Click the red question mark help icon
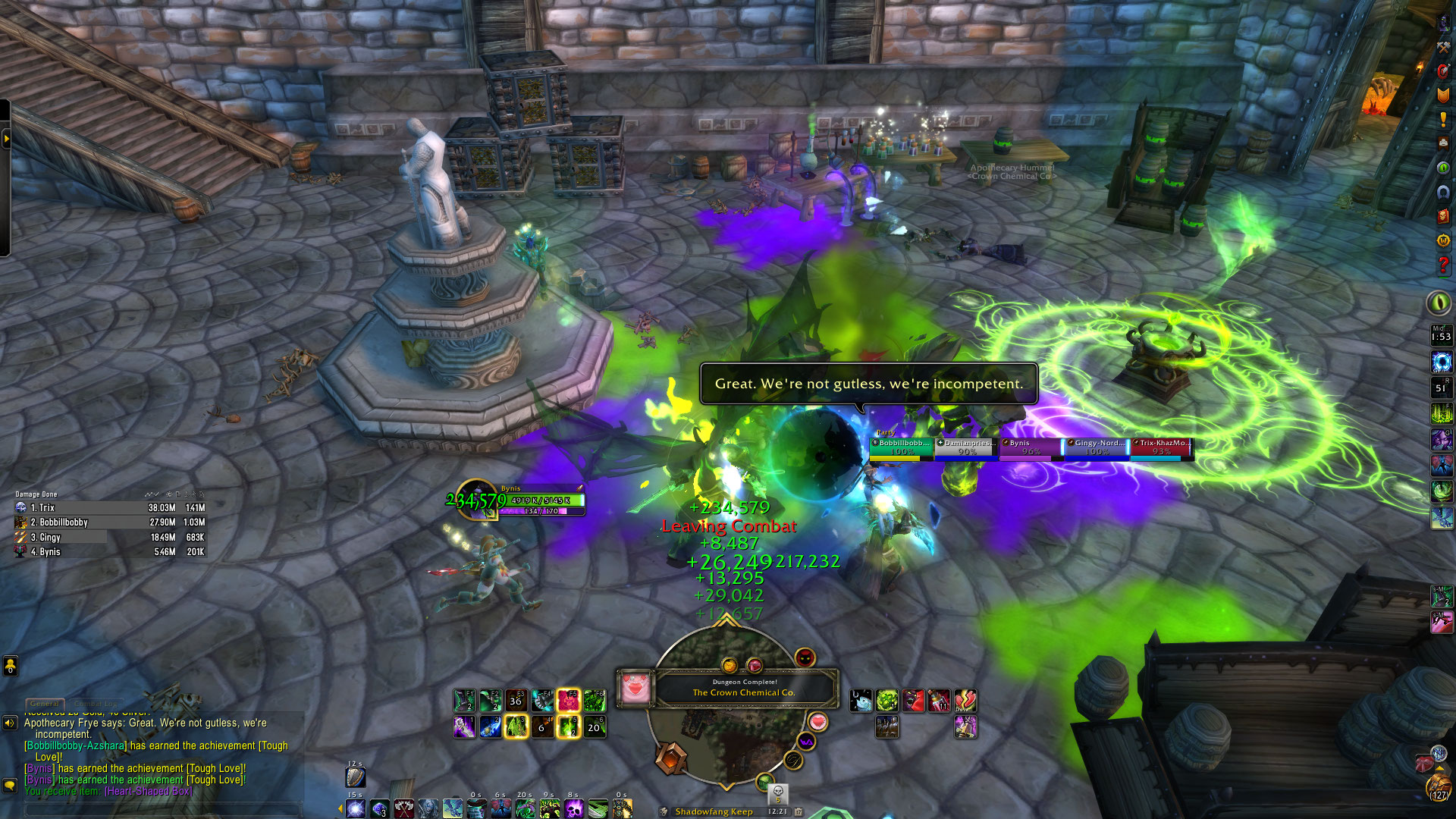The image size is (1456, 819). click(x=1442, y=265)
